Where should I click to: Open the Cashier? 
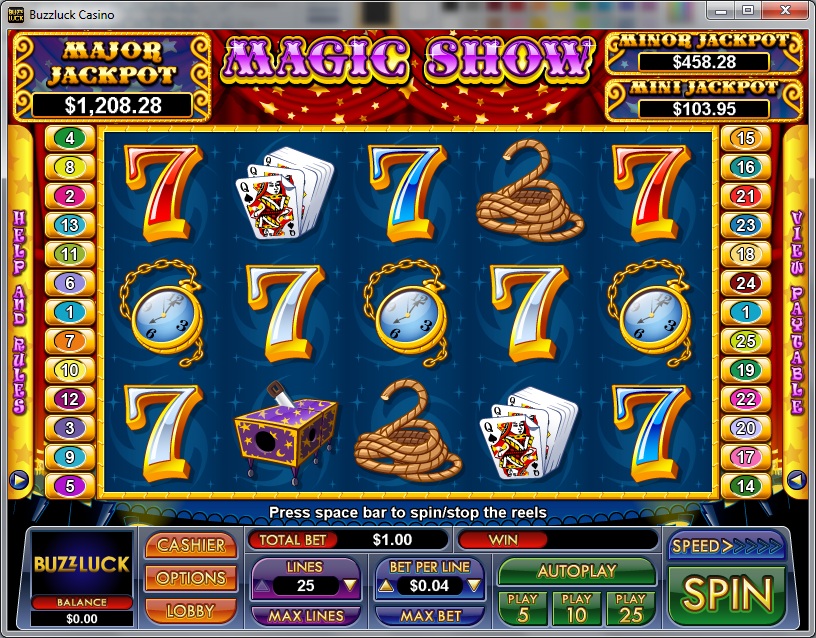click(x=191, y=546)
